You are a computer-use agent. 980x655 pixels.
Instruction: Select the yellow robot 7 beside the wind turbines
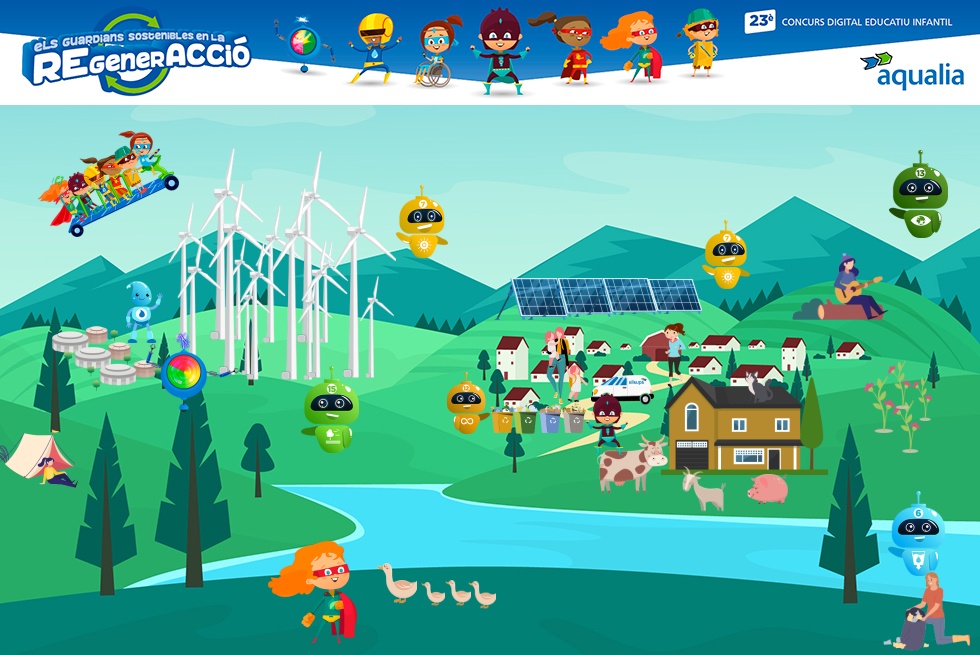point(422,226)
